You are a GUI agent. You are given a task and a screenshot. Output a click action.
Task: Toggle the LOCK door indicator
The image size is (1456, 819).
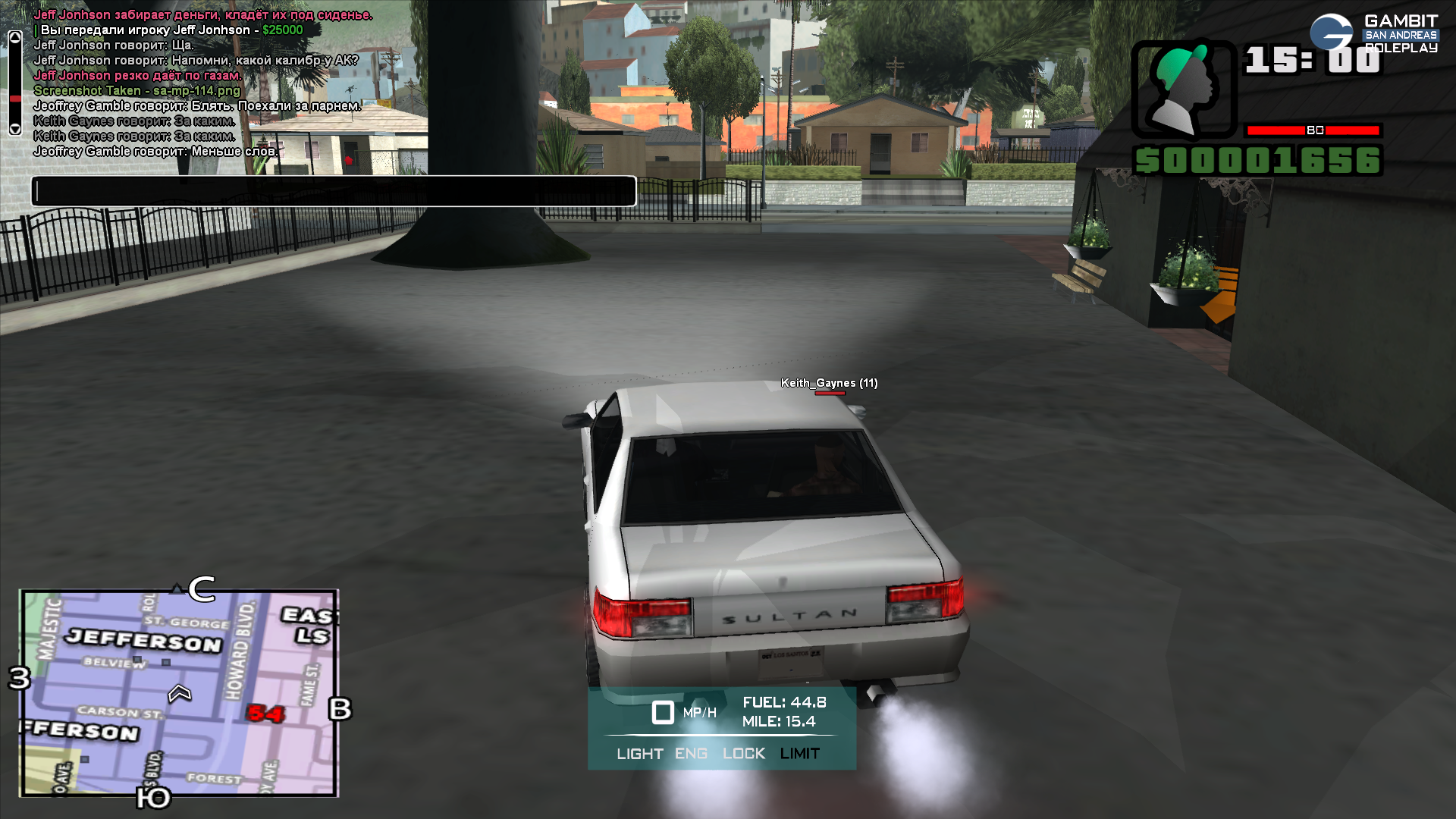(x=743, y=754)
